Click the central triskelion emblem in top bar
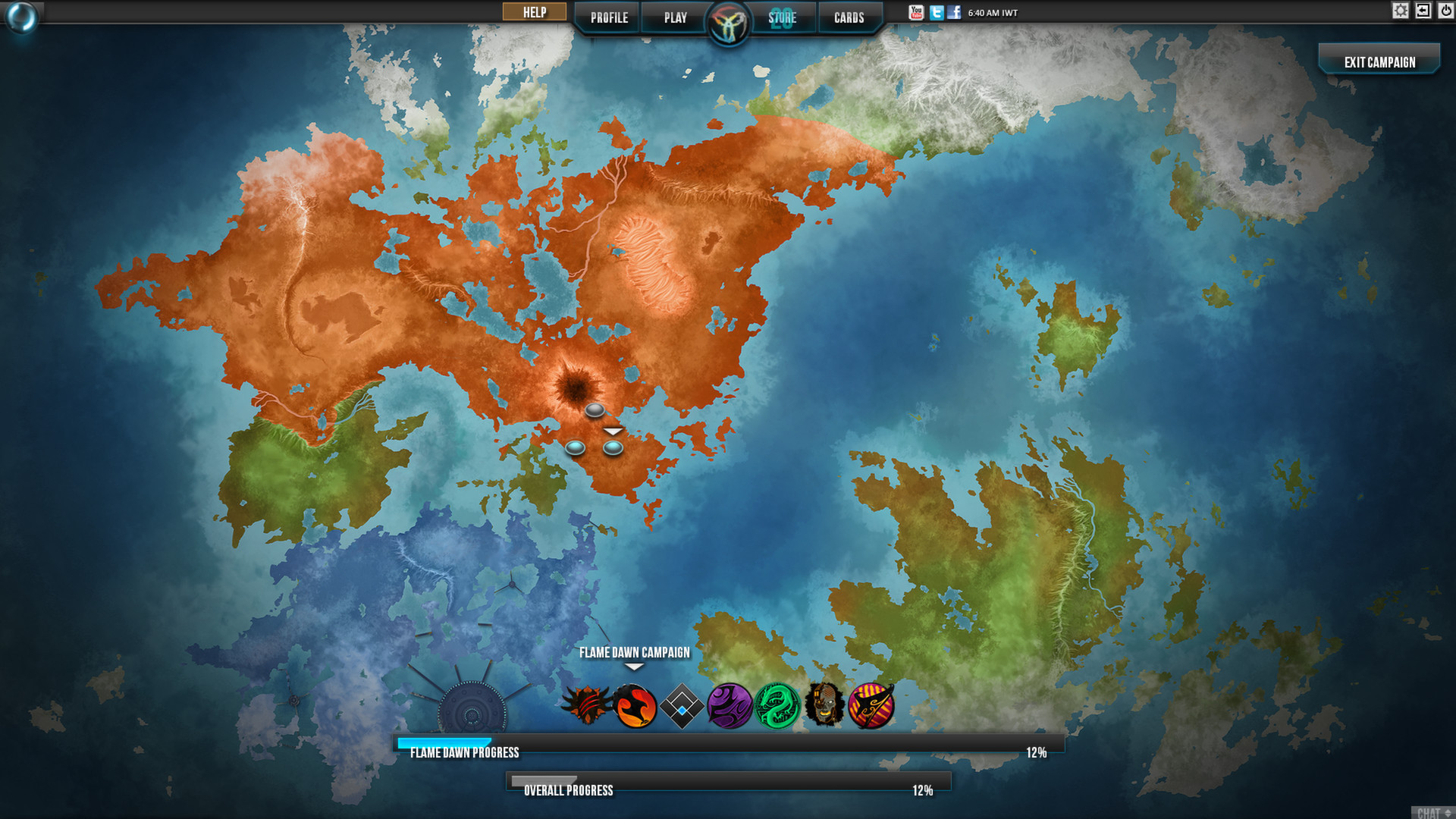 click(x=728, y=23)
